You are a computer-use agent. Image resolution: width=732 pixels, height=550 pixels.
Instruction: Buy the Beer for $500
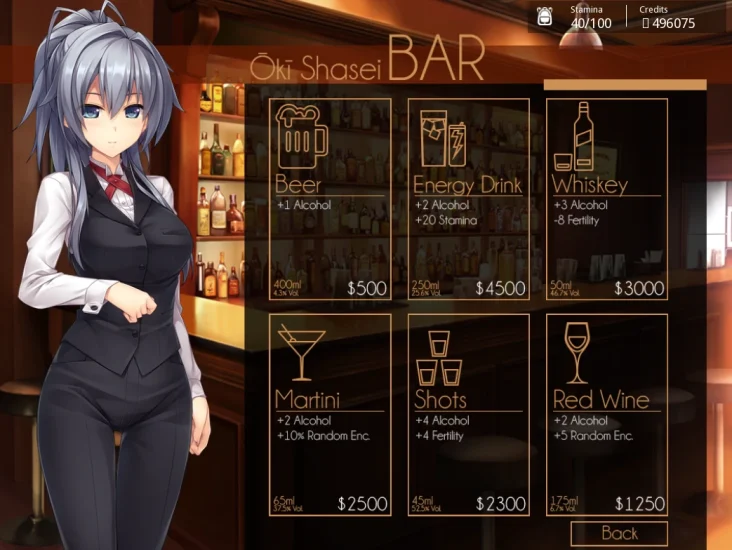click(329, 199)
